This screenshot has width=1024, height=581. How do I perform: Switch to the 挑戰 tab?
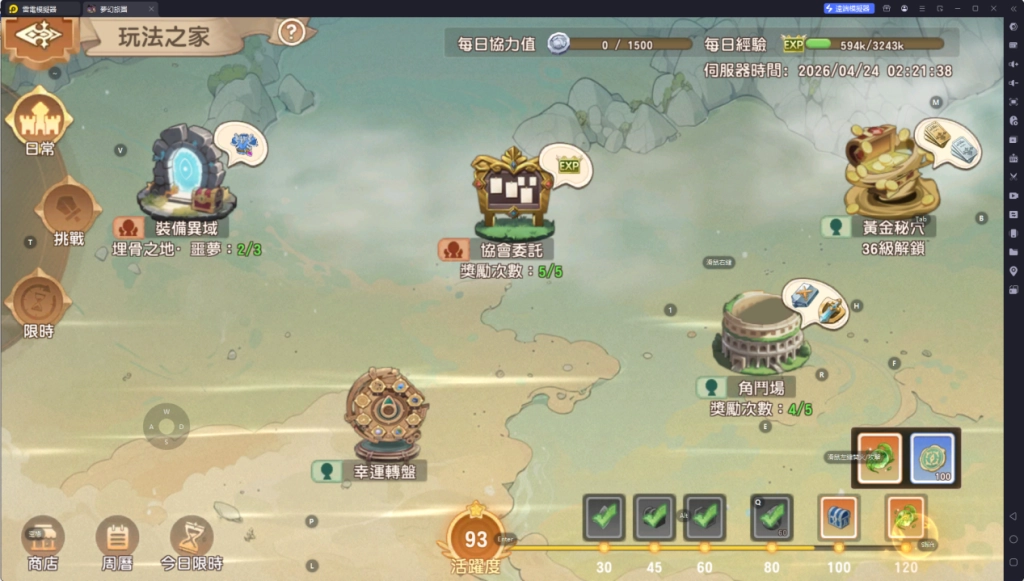[69, 212]
